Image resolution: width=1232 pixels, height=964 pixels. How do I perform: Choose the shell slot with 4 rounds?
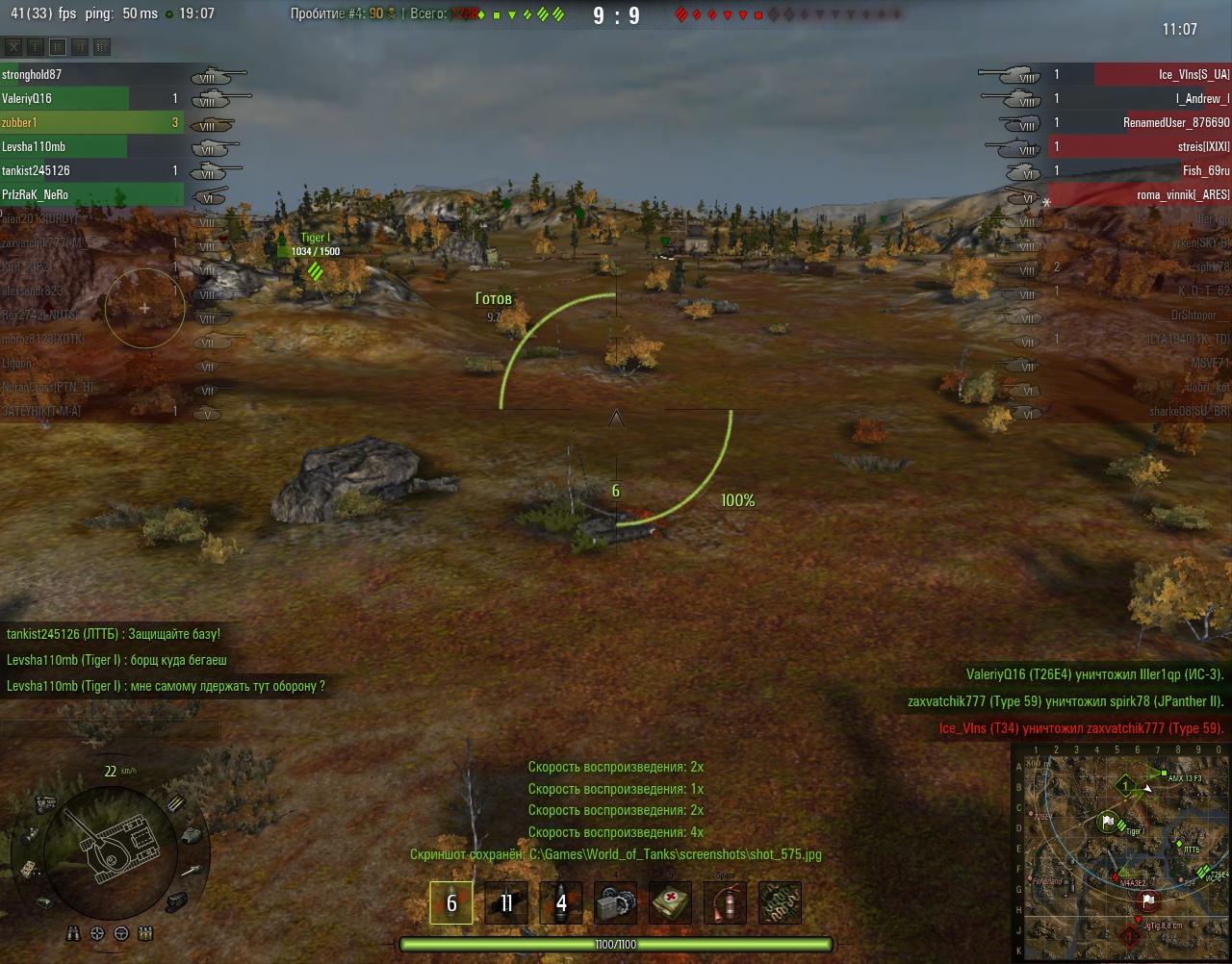561,903
